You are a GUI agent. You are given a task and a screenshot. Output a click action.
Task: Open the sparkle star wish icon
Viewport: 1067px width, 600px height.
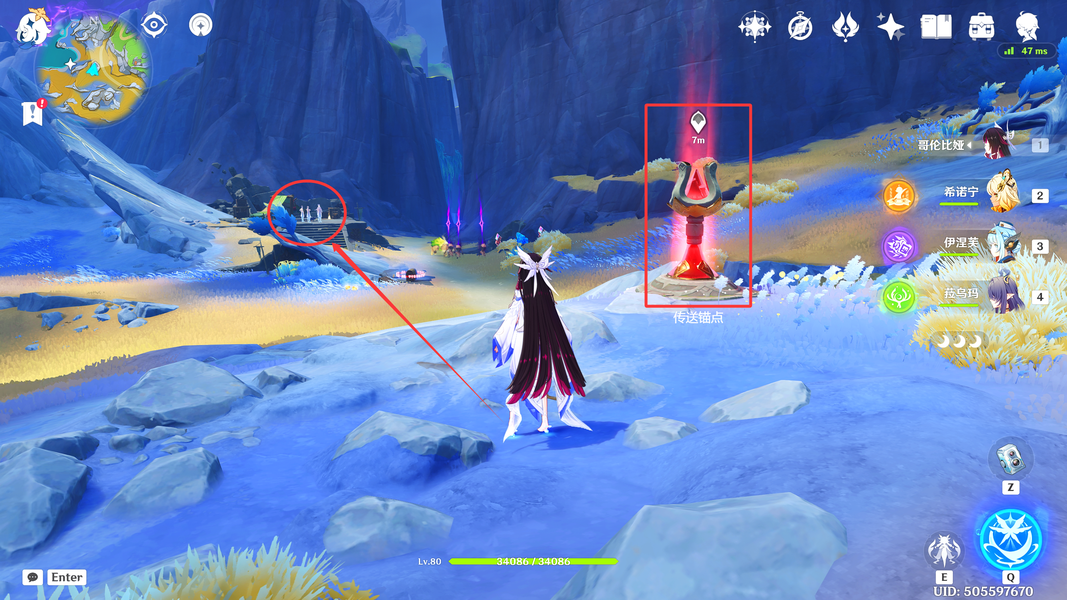(891, 27)
